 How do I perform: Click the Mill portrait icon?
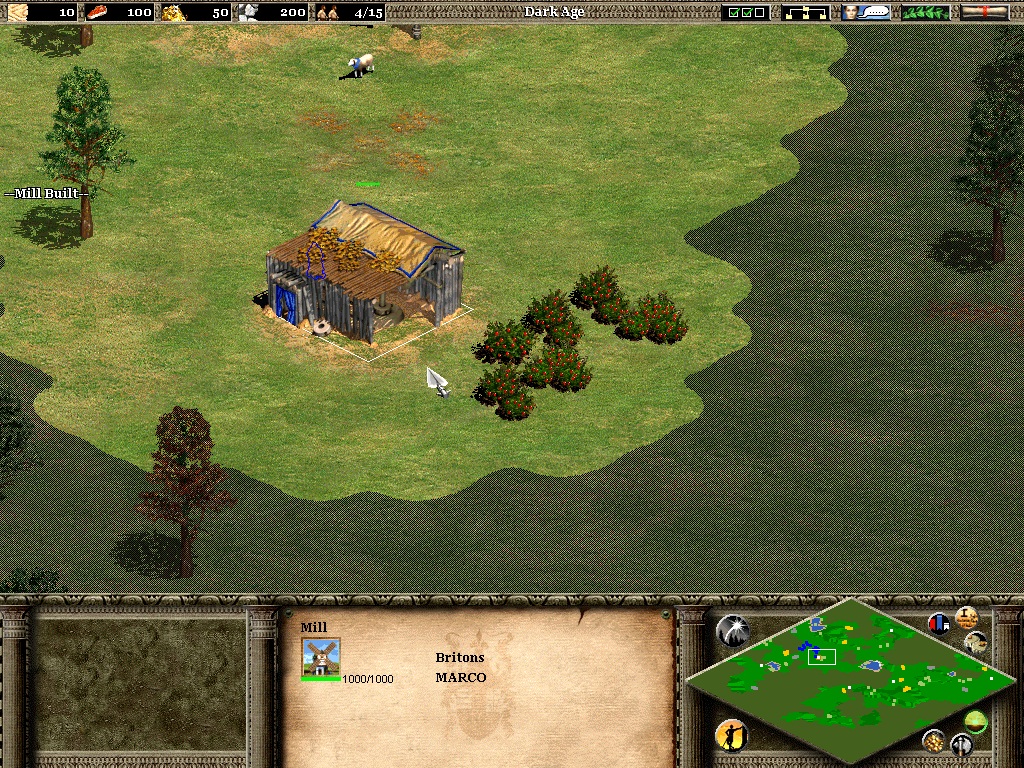[x=321, y=658]
